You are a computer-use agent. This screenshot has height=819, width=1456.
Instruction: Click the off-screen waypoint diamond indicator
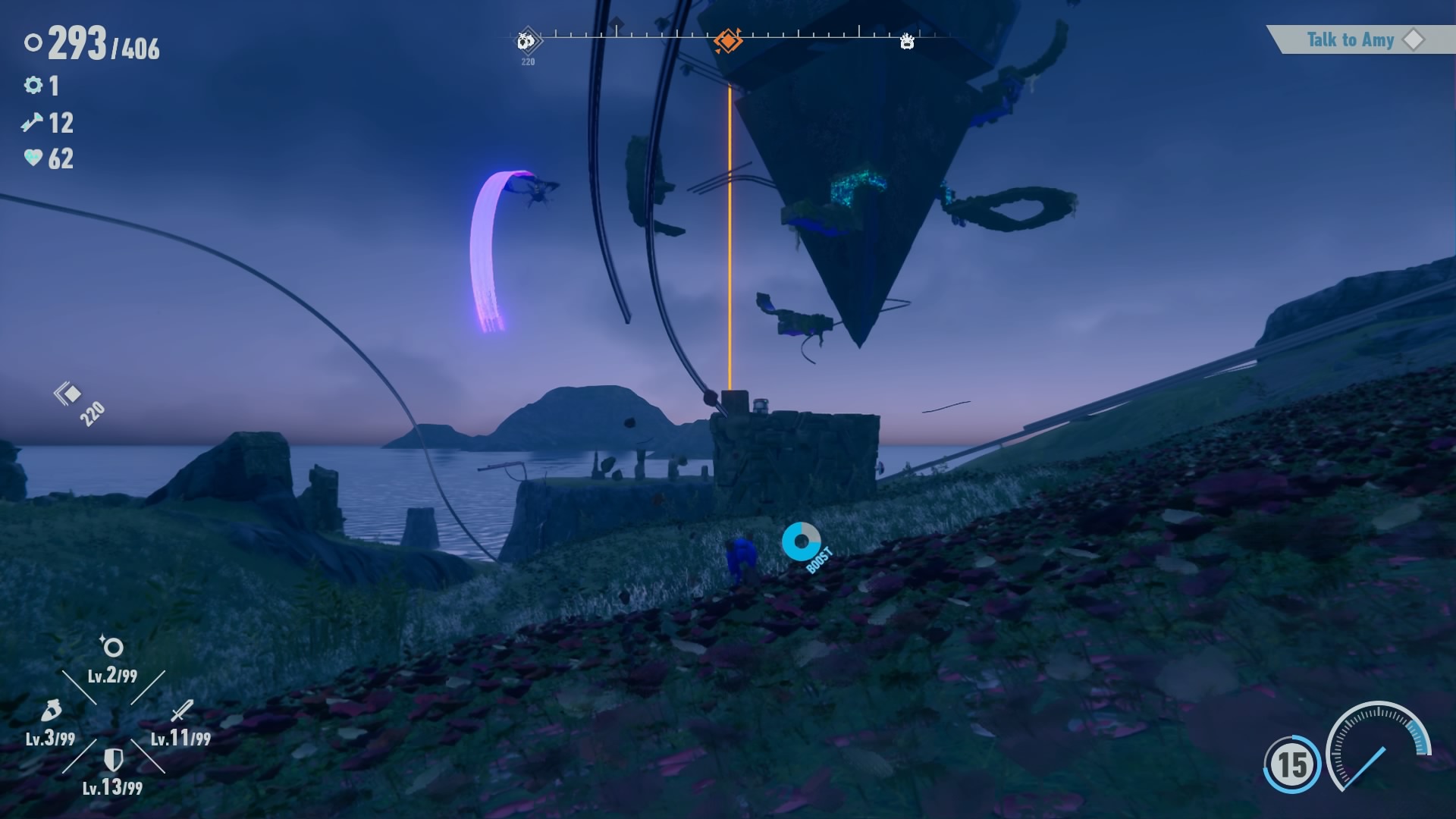[68, 394]
